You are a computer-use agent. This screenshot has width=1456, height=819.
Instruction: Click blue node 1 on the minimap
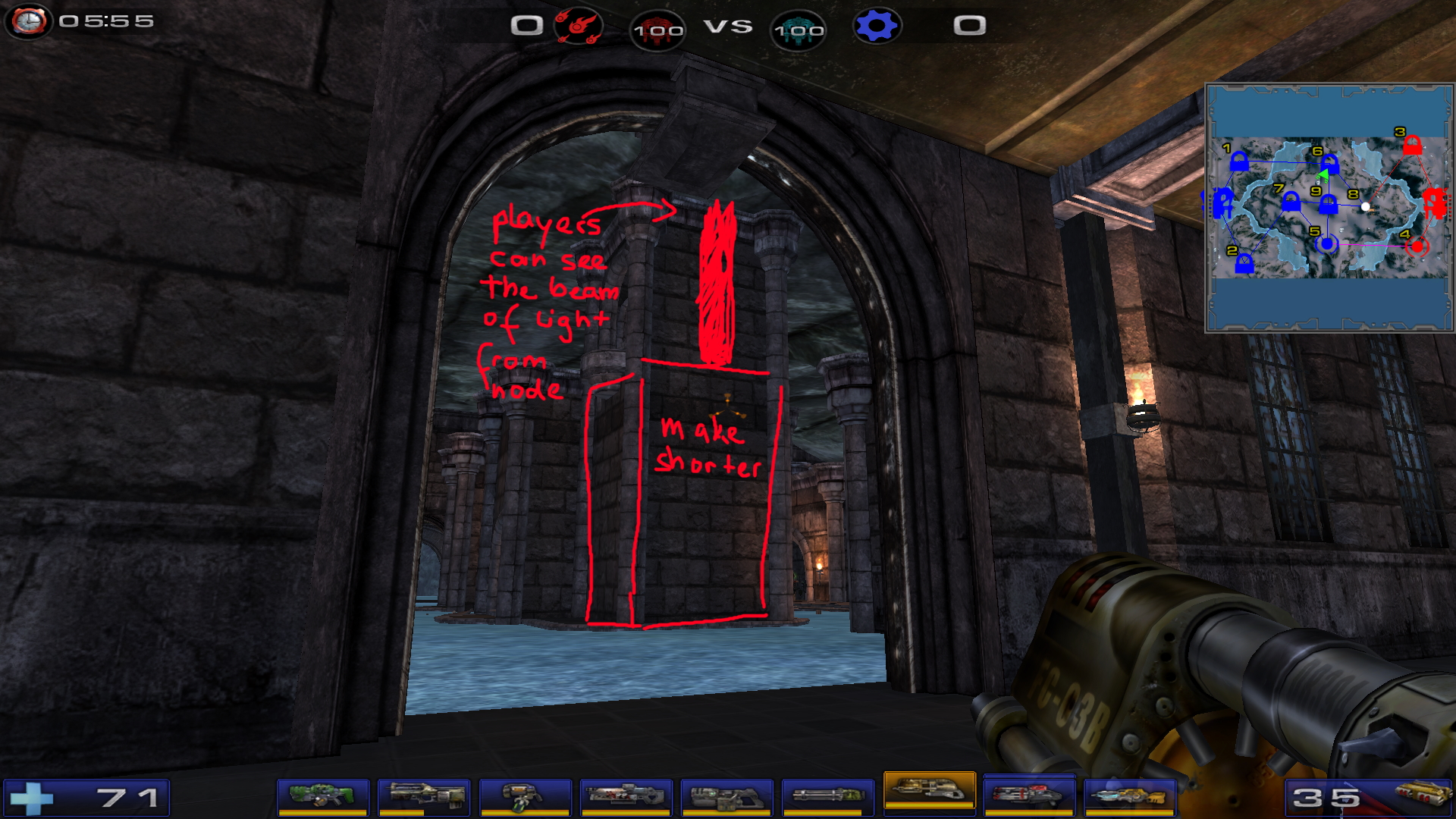[1238, 162]
